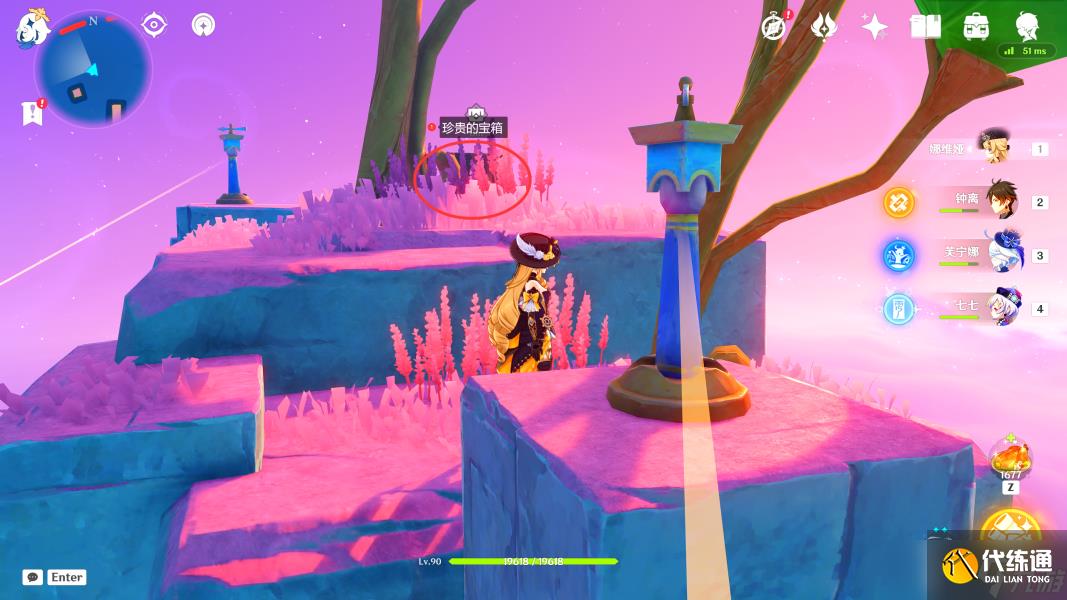The image size is (1067, 600).
Task: Switch to party member 芙宁娜
Action: point(1004,254)
